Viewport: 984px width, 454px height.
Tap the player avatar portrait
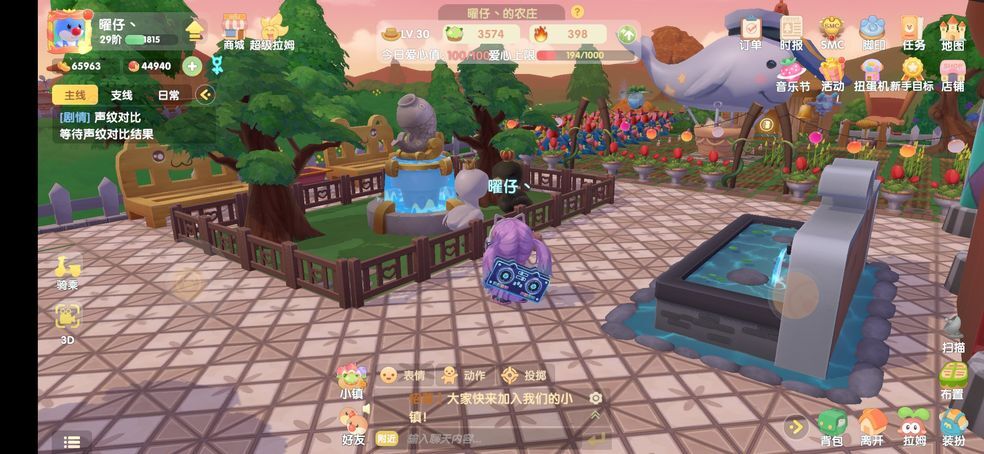coord(69,31)
